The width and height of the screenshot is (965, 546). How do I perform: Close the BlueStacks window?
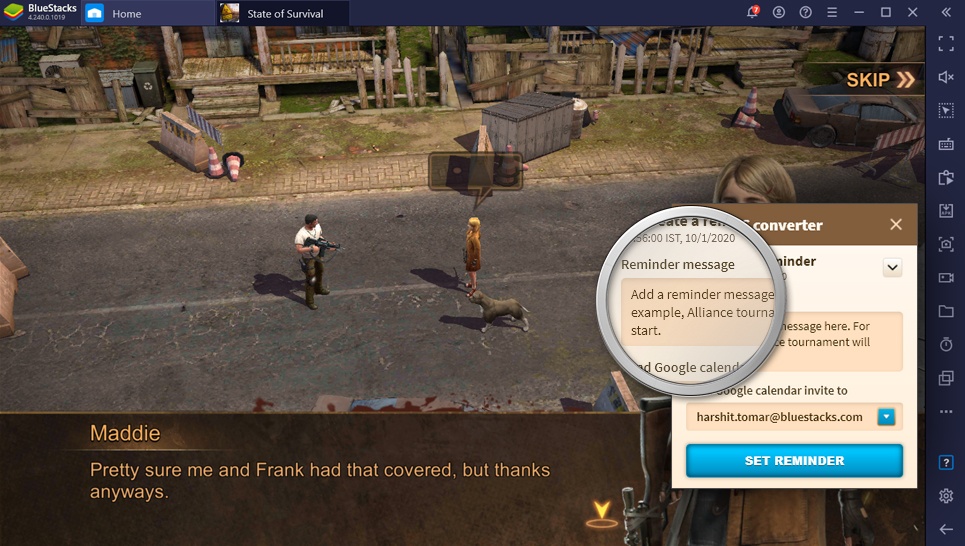tap(911, 12)
